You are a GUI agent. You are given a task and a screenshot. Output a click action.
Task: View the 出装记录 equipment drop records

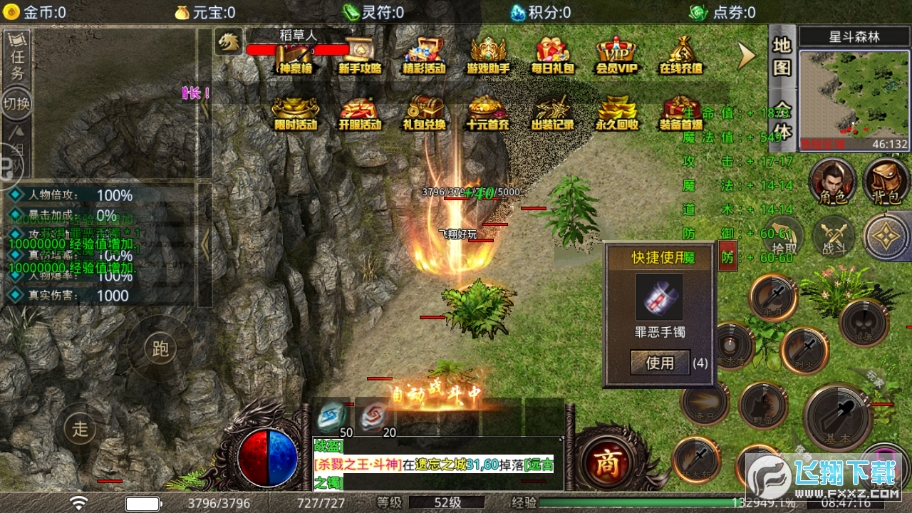(552, 111)
